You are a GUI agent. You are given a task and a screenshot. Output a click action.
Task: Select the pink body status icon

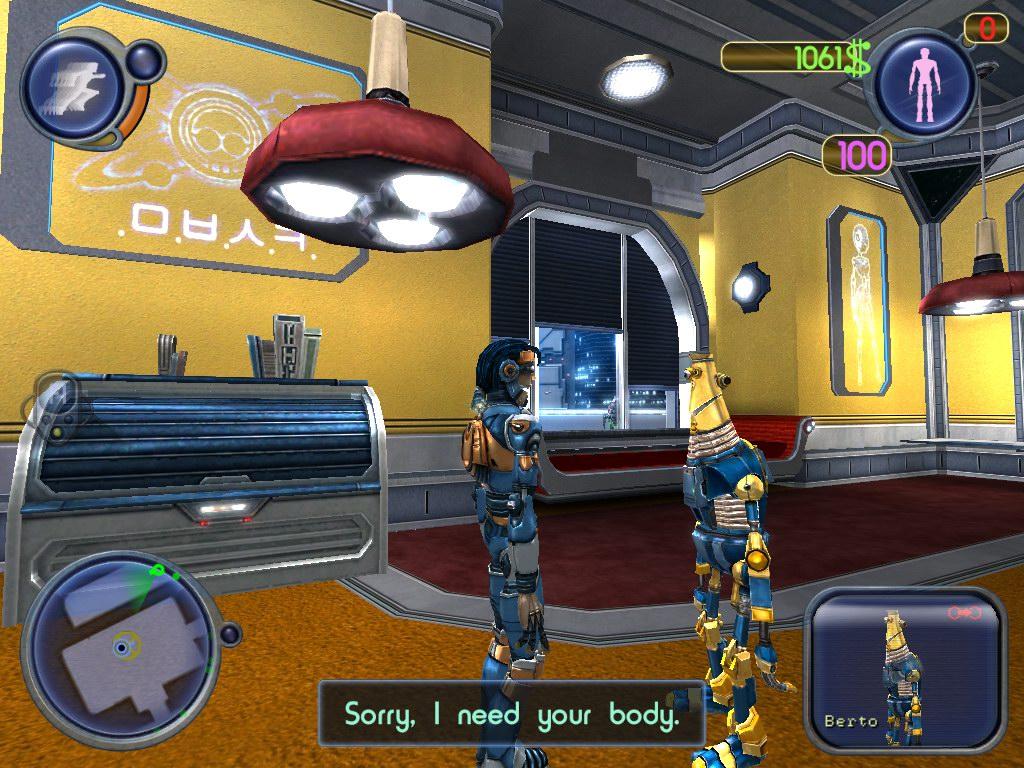point(922,84)
